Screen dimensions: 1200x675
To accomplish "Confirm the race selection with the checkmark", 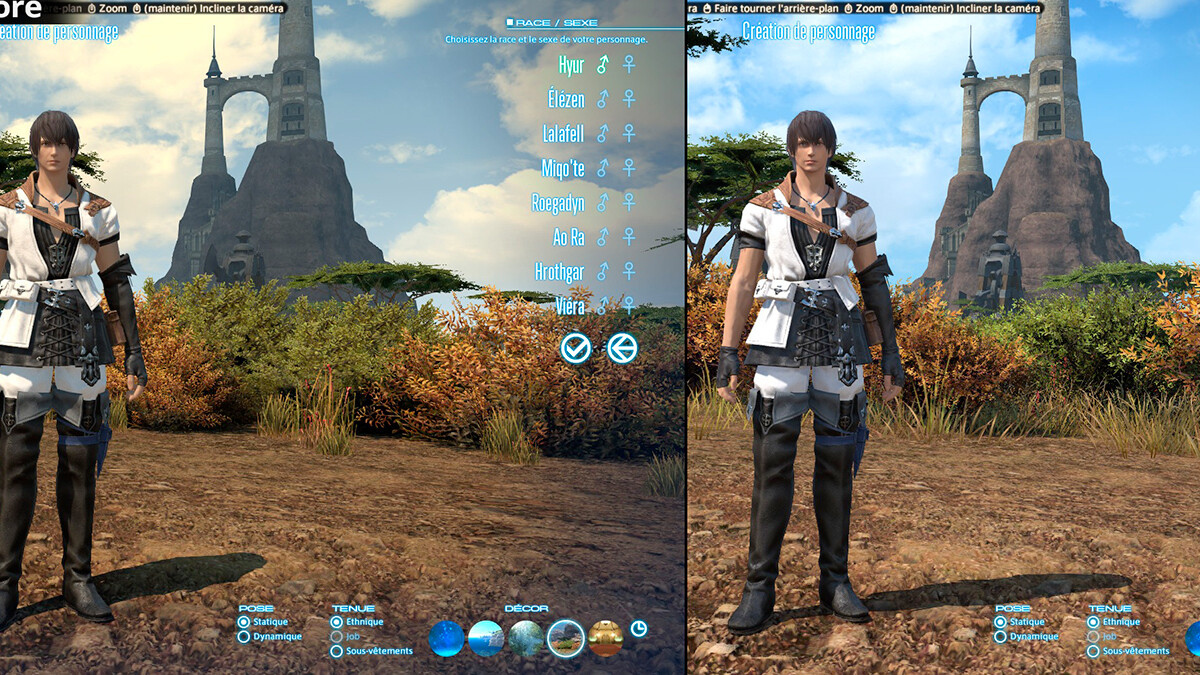I will [x=576, y=348].
